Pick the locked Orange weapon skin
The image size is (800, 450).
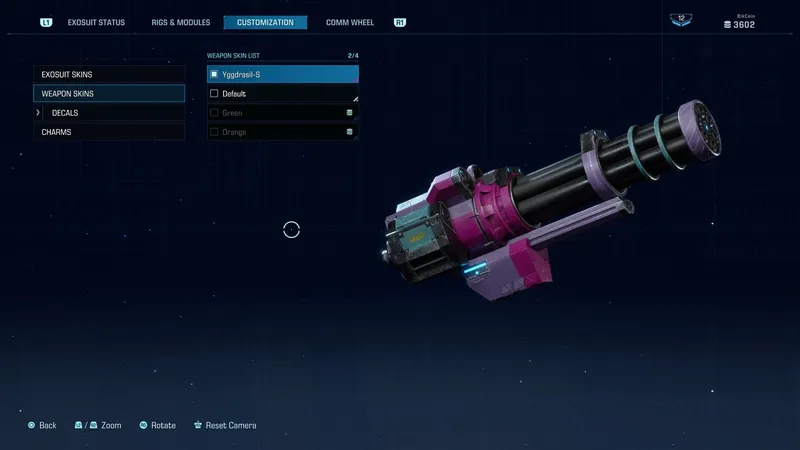(282, 132)
